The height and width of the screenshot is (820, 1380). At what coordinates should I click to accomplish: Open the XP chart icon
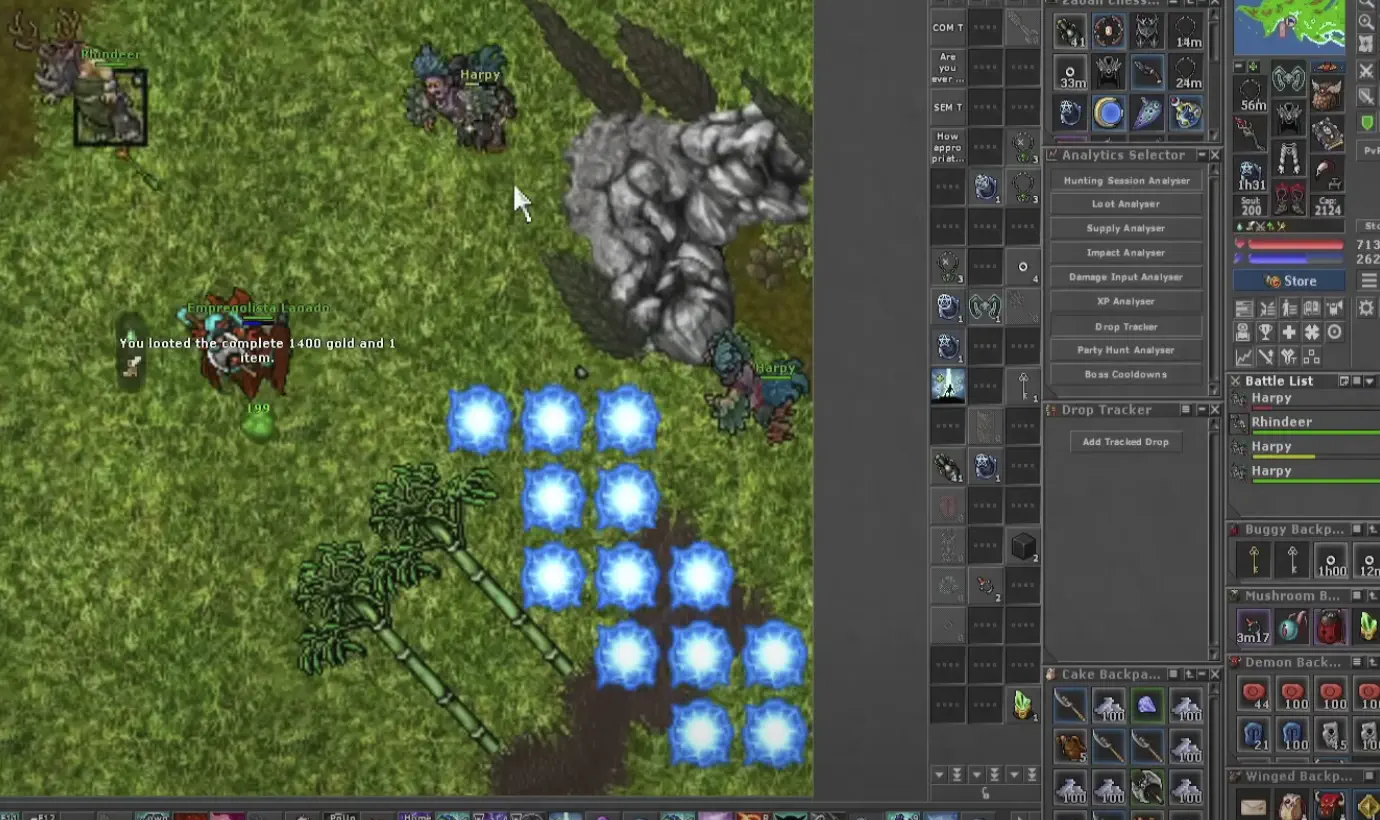click(1244, 357)
